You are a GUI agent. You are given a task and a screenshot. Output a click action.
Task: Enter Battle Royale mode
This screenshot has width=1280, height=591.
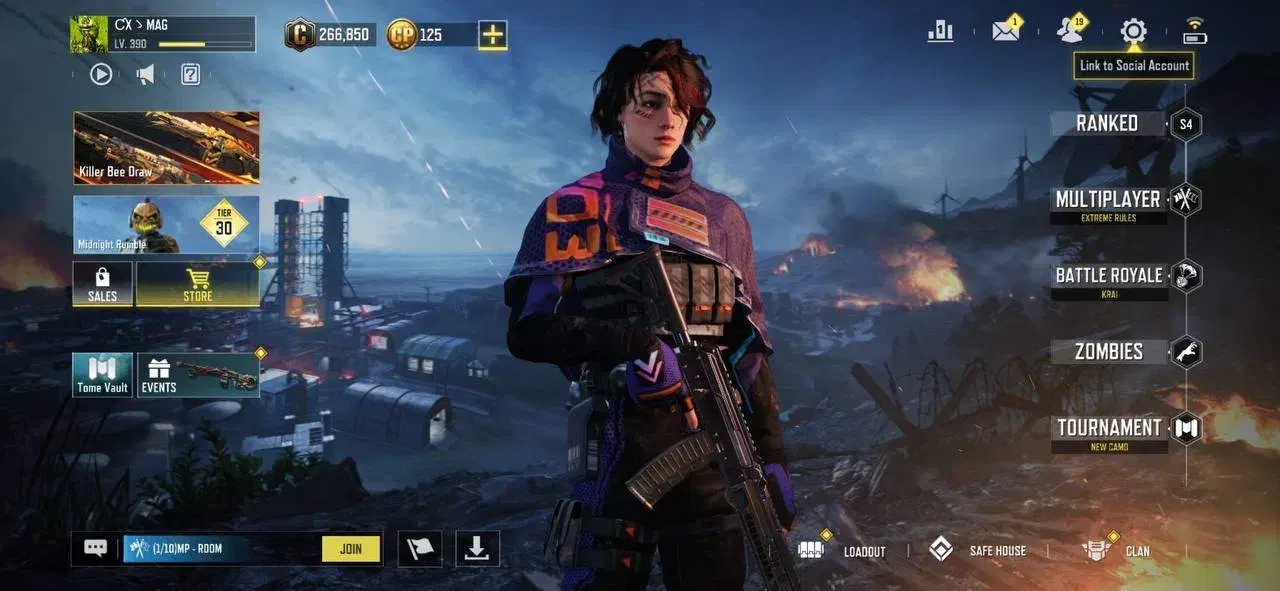(1109, 279)
